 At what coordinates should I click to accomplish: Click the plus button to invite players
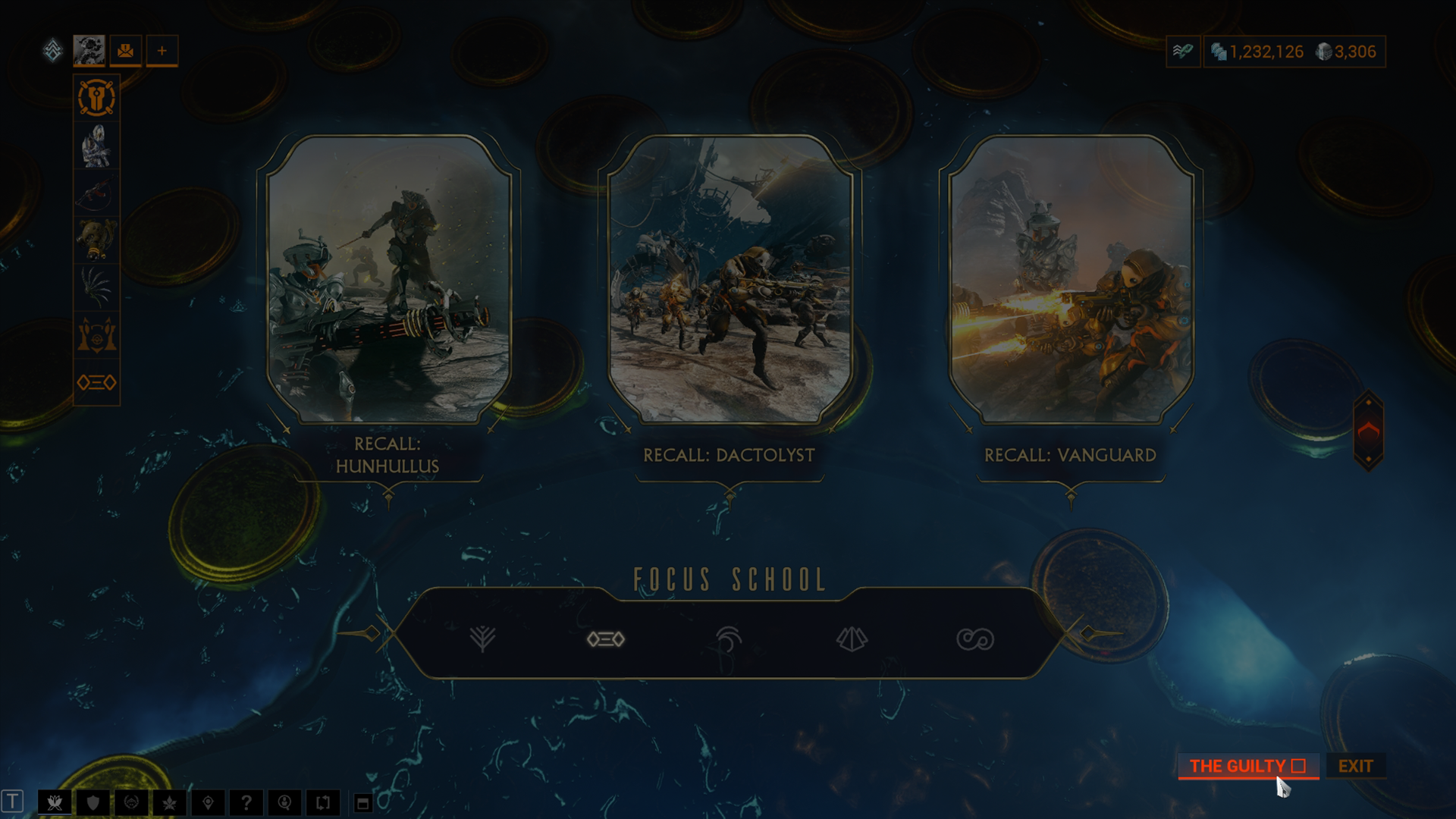pyautogui.click(x=162, y=51)
